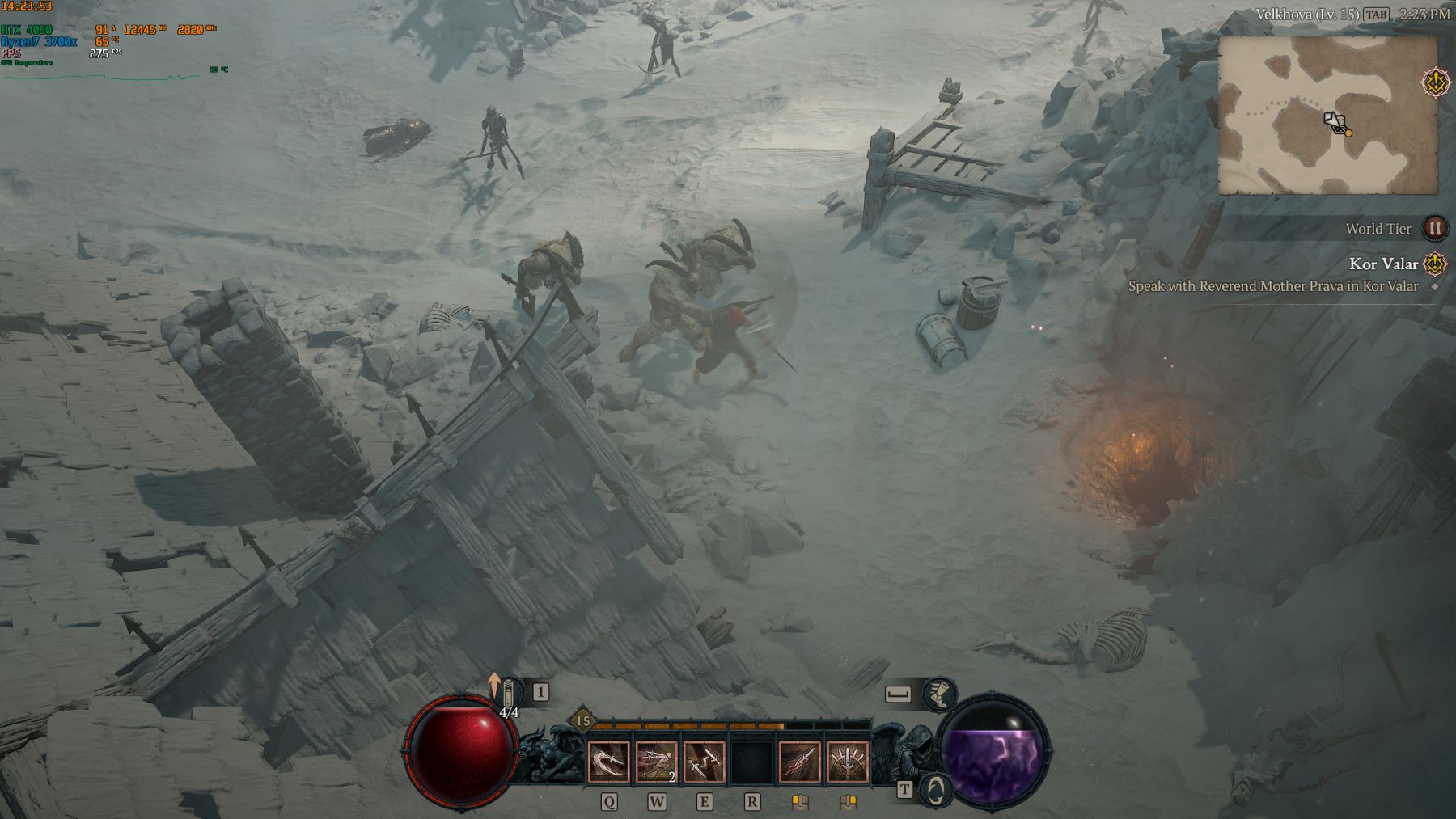
Task: Open the World Tier indicator
Action: (x=1434, y=229)
